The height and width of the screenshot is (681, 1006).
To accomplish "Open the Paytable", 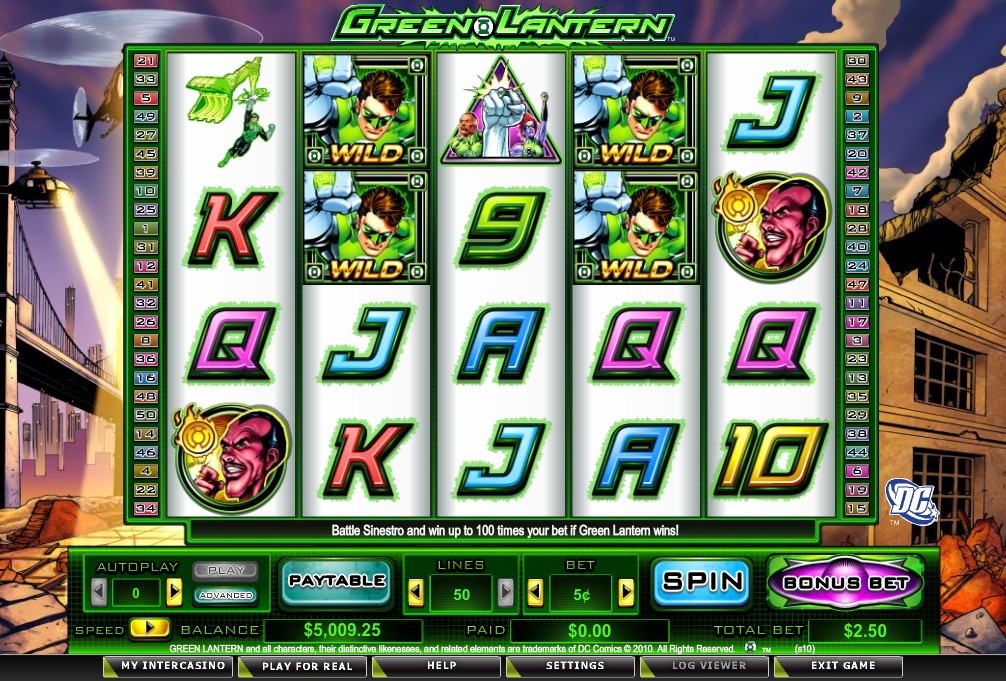I will pyautogui.click(x=336, y=582).
